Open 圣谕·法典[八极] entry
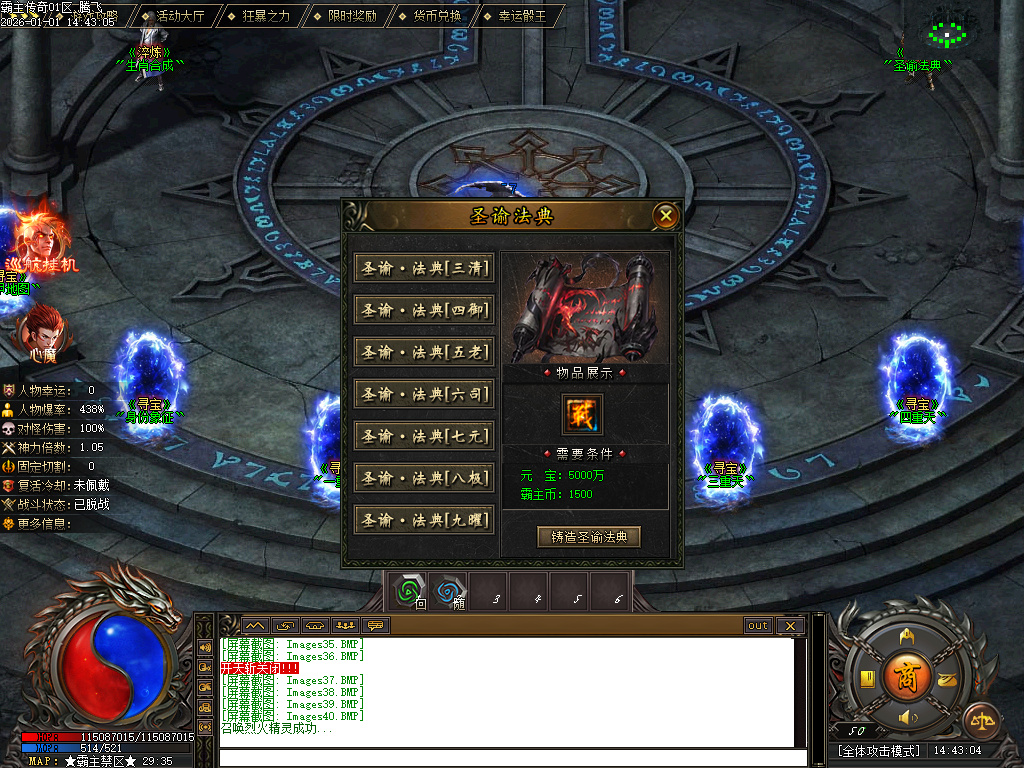 424,478
